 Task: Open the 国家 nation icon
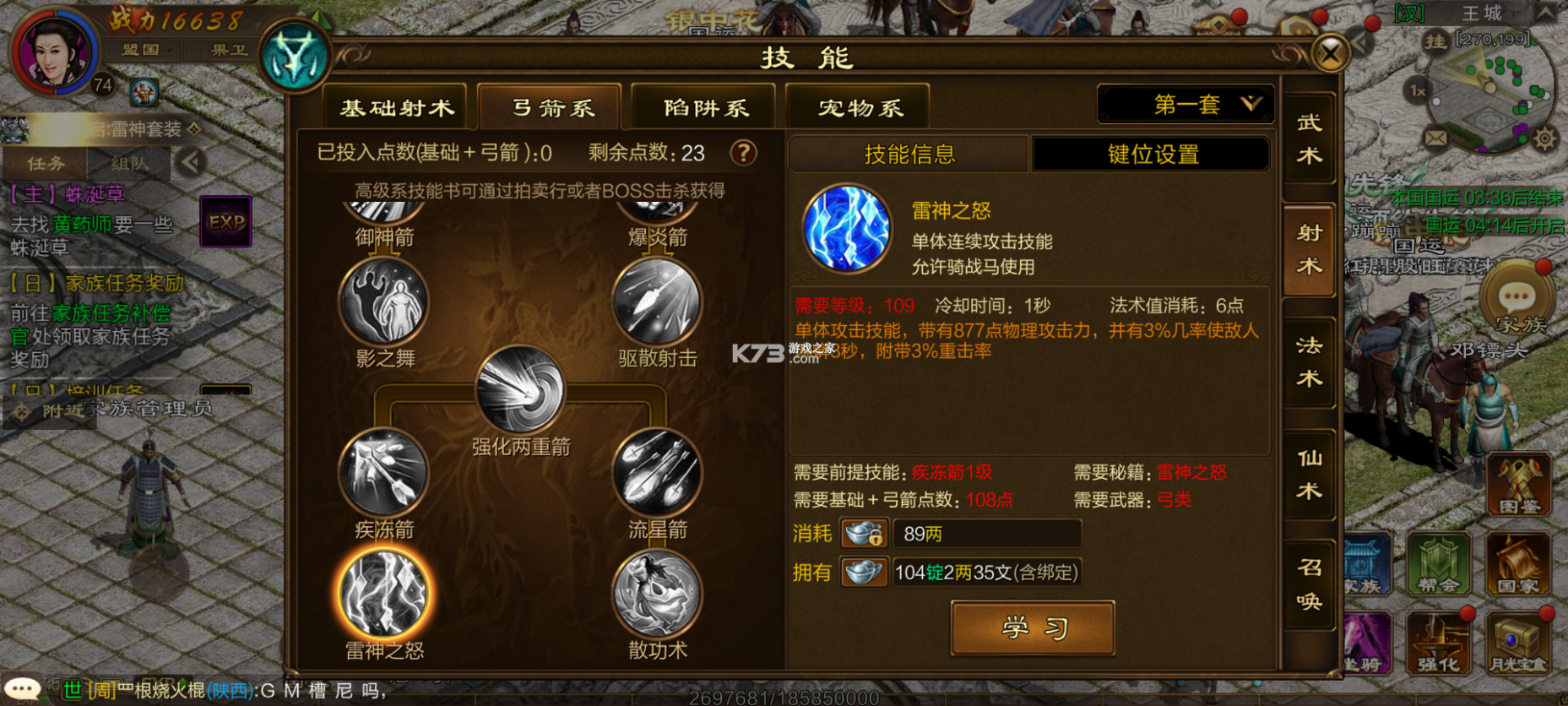point(1518,564)
